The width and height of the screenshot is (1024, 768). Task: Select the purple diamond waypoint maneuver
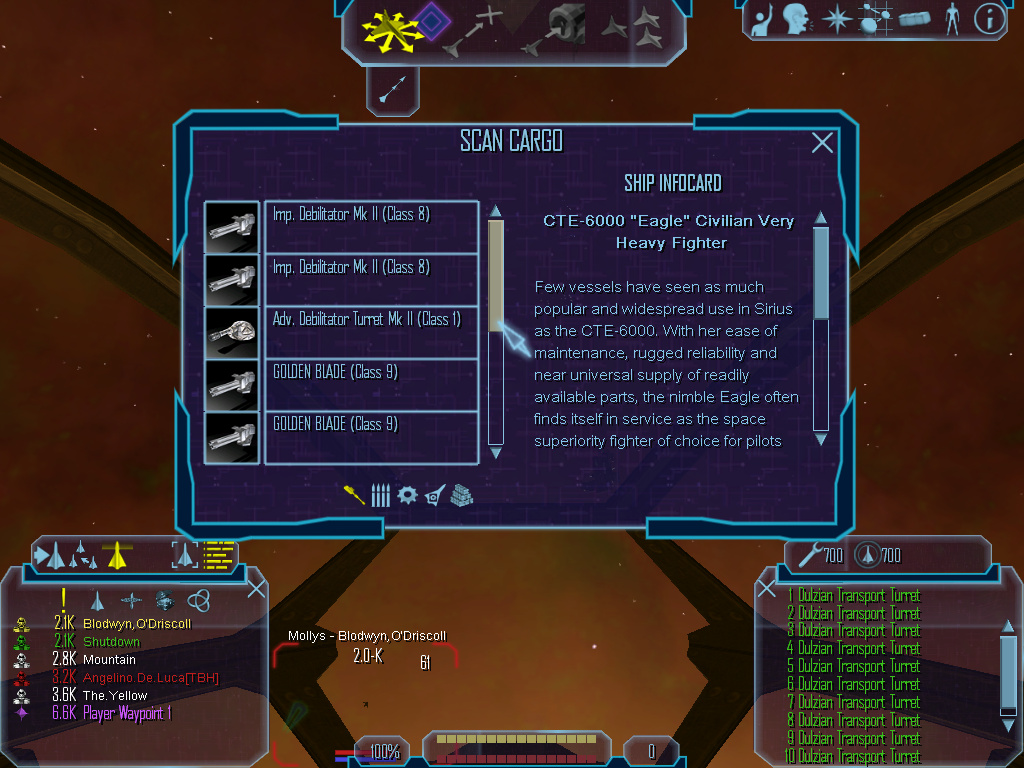coord(430,22)
